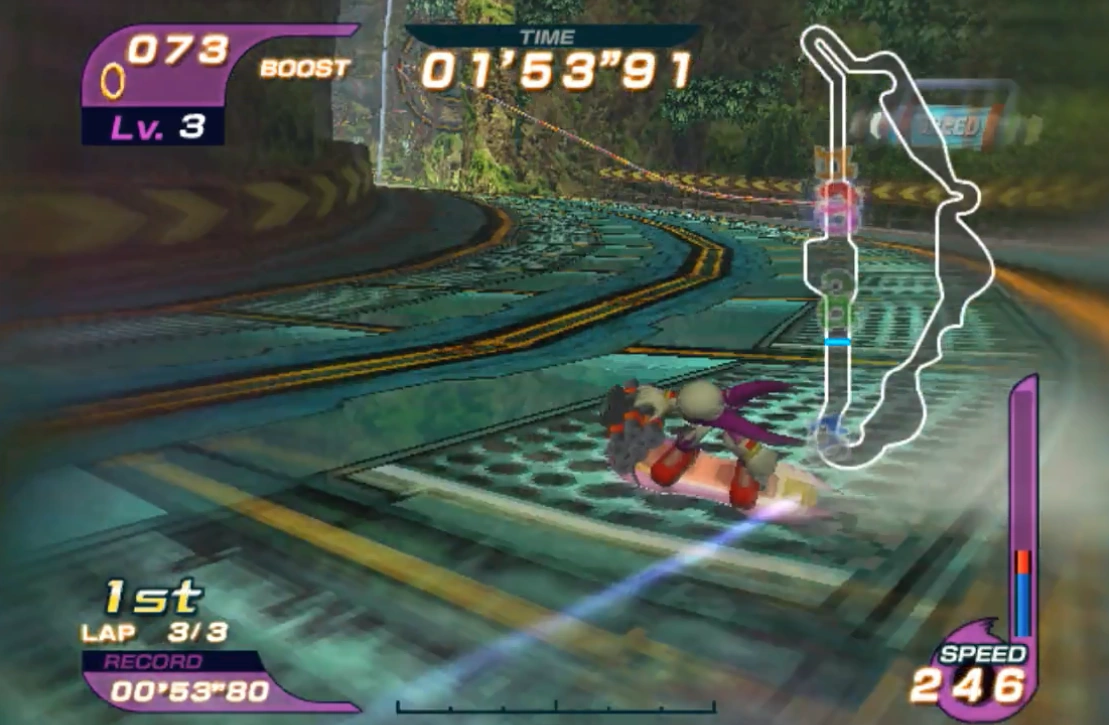Click the track outline minimap

893,245
